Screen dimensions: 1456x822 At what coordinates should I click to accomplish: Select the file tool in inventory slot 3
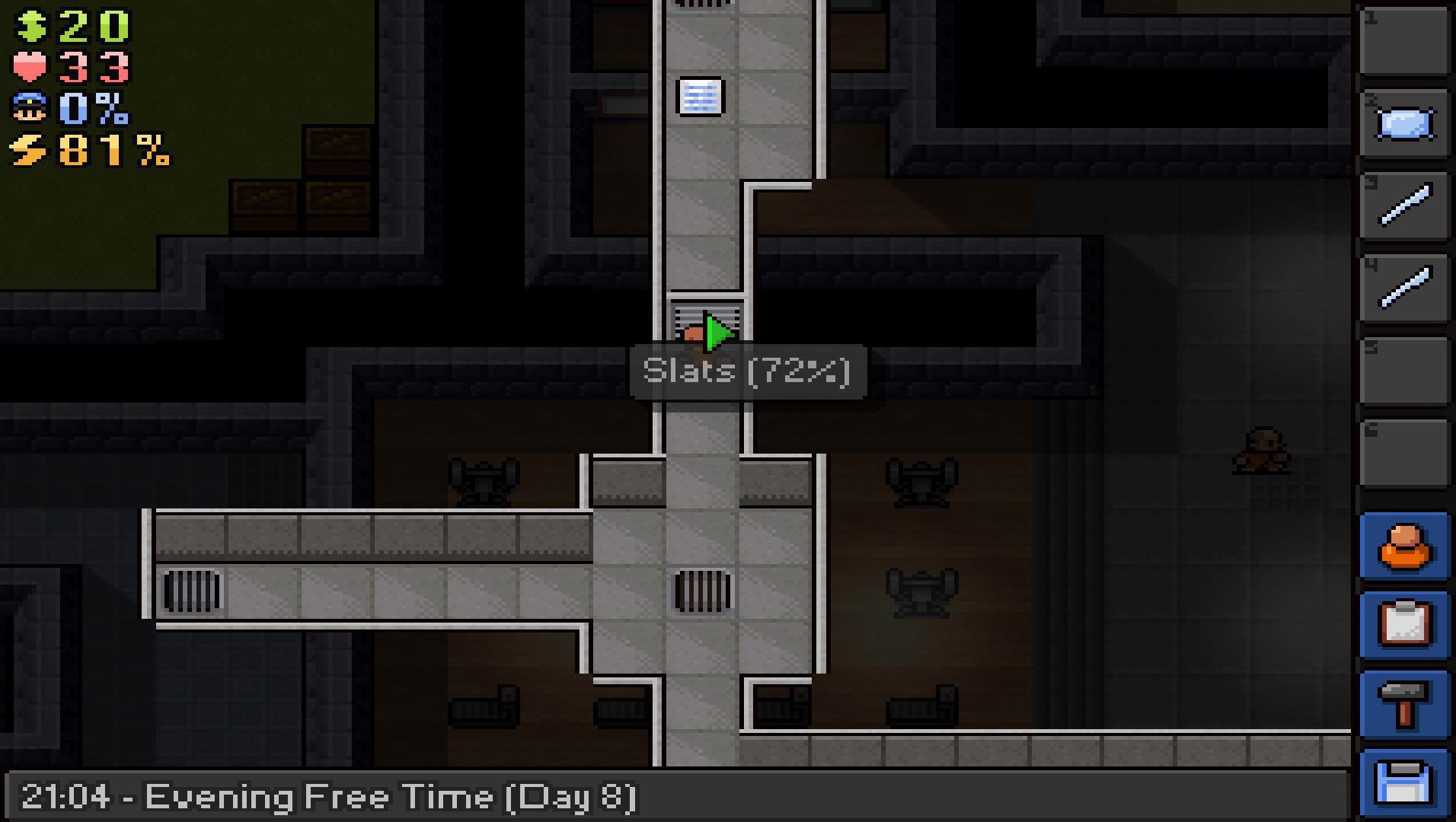[1405, 204]
